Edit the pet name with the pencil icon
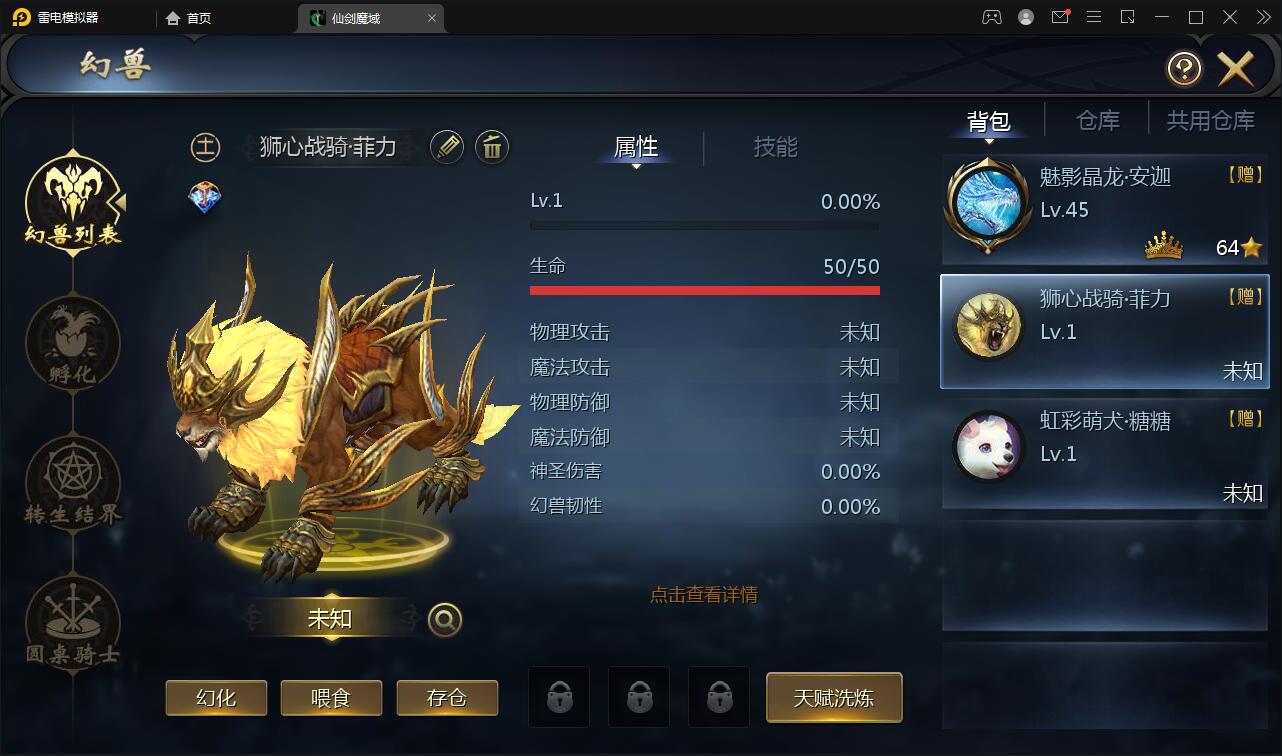The height and width of the screenshot is (756, 1282). [446, 147]
